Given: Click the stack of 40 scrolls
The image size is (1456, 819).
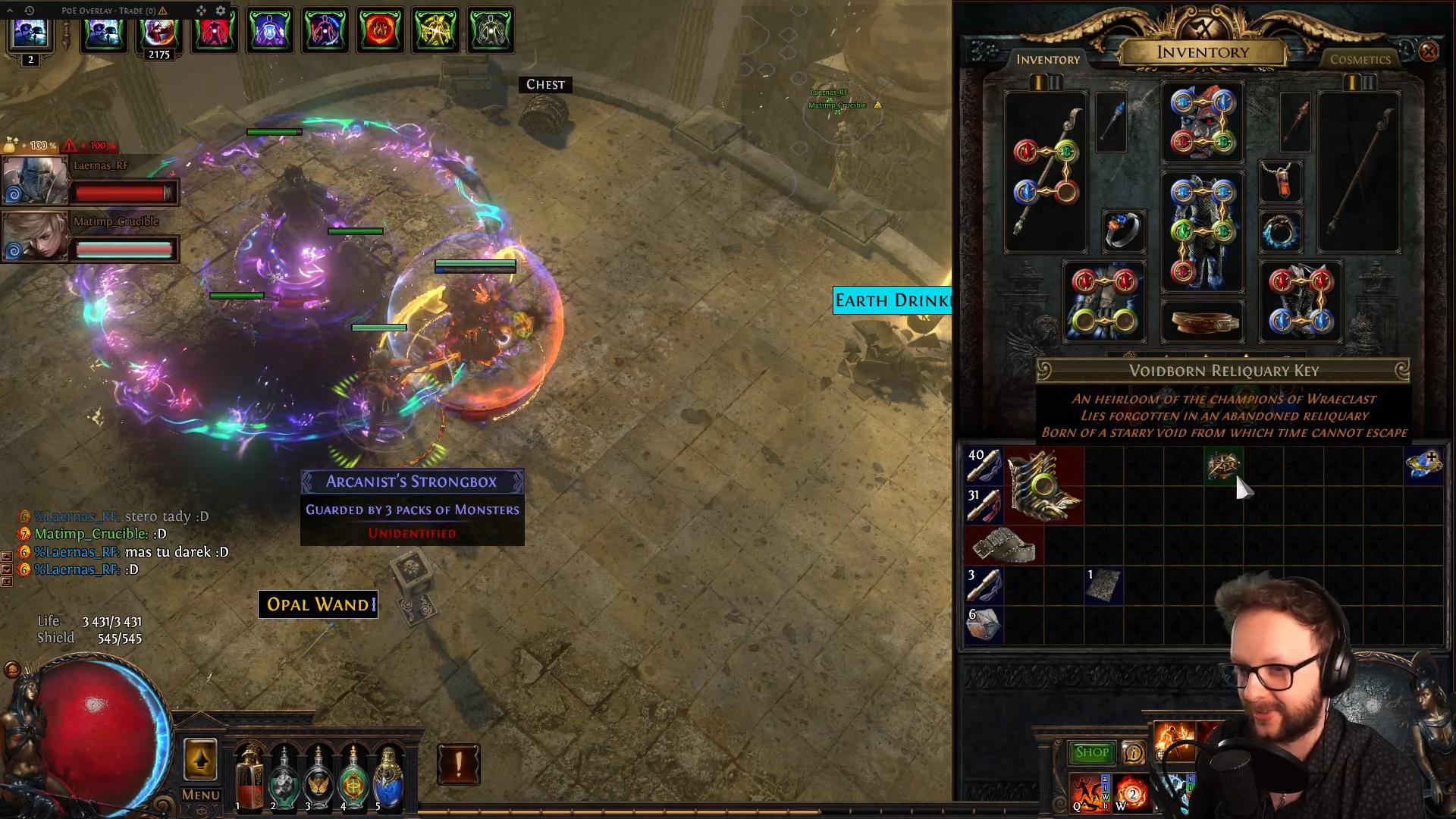Looking at the screenshot, I should tap(984, 465).
